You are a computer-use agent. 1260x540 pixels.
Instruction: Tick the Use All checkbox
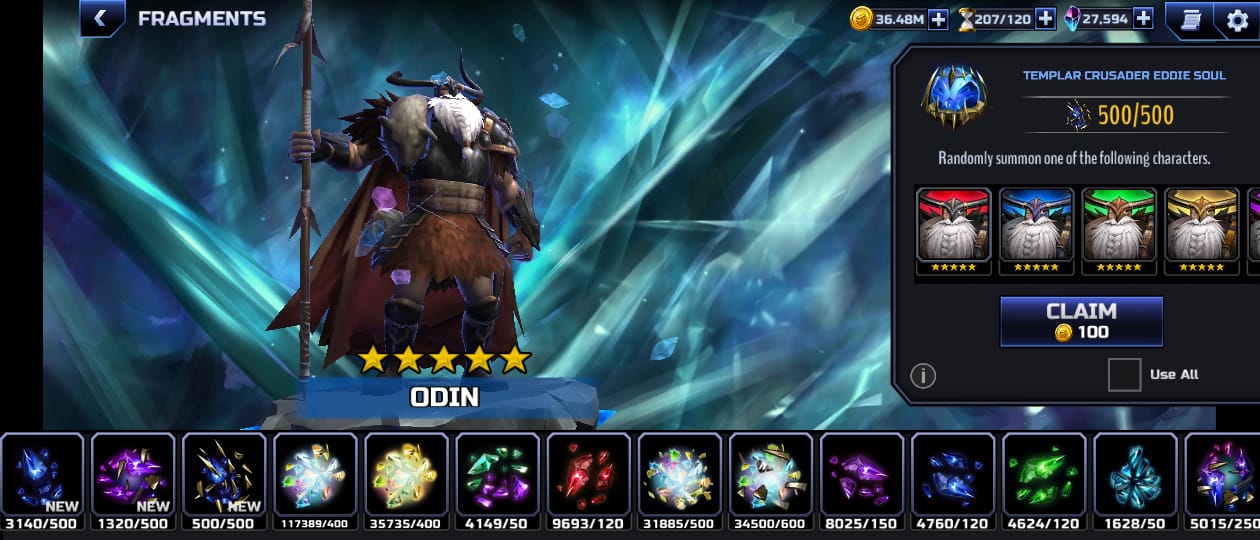1124,375
